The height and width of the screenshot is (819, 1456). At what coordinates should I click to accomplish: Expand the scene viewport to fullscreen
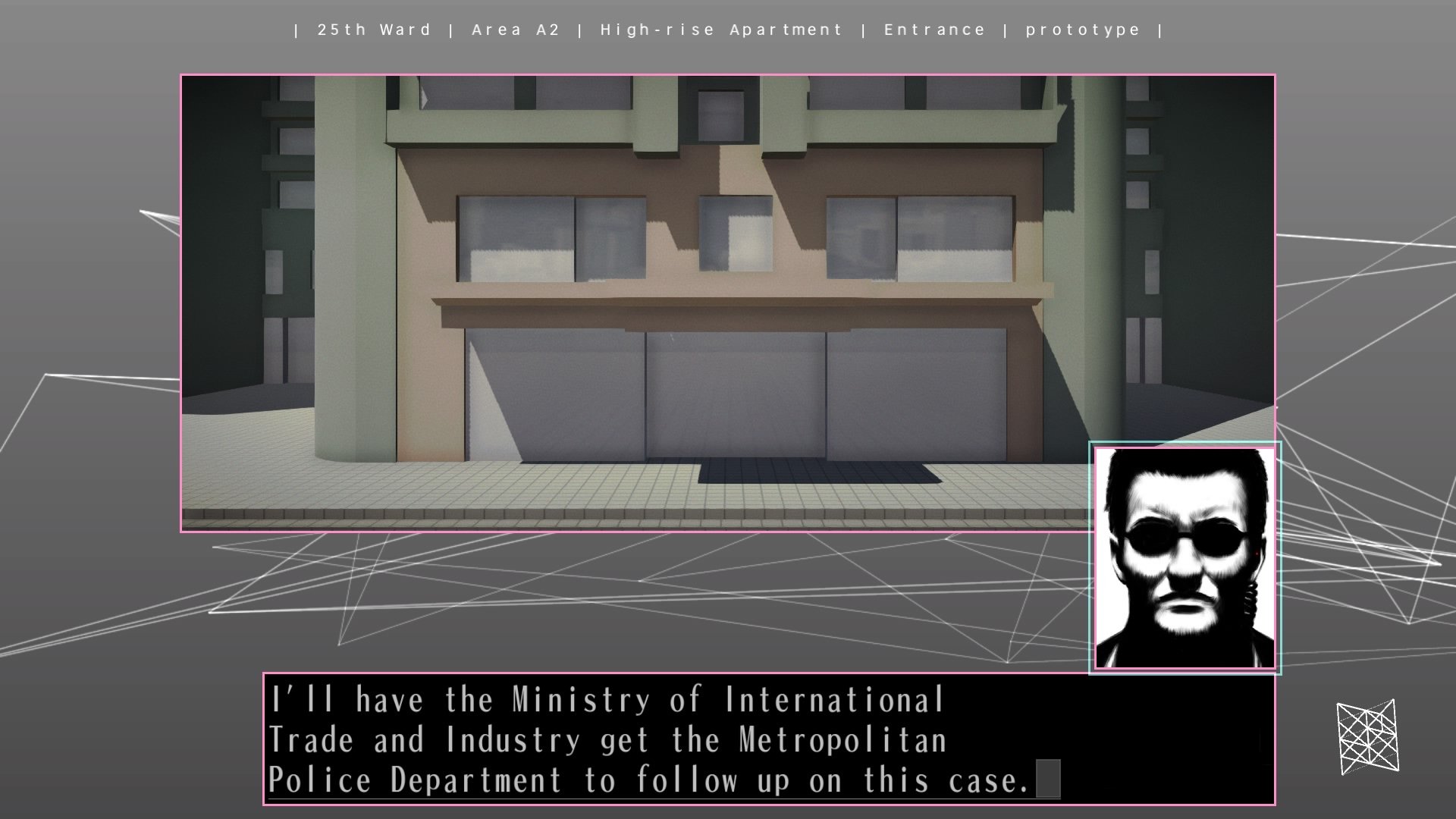click(726, 303)
